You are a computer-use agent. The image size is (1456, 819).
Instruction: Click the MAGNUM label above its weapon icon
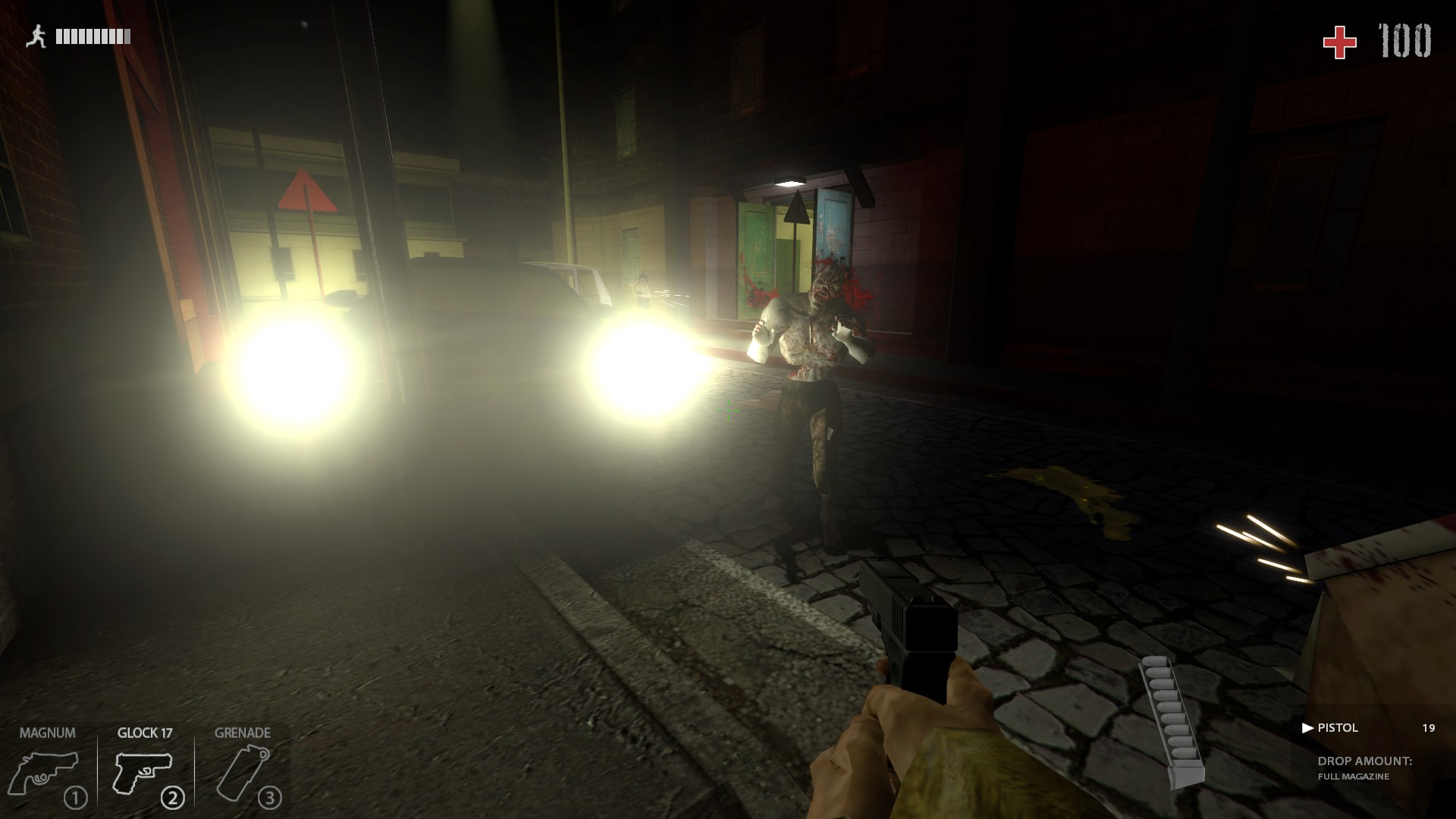47,733
